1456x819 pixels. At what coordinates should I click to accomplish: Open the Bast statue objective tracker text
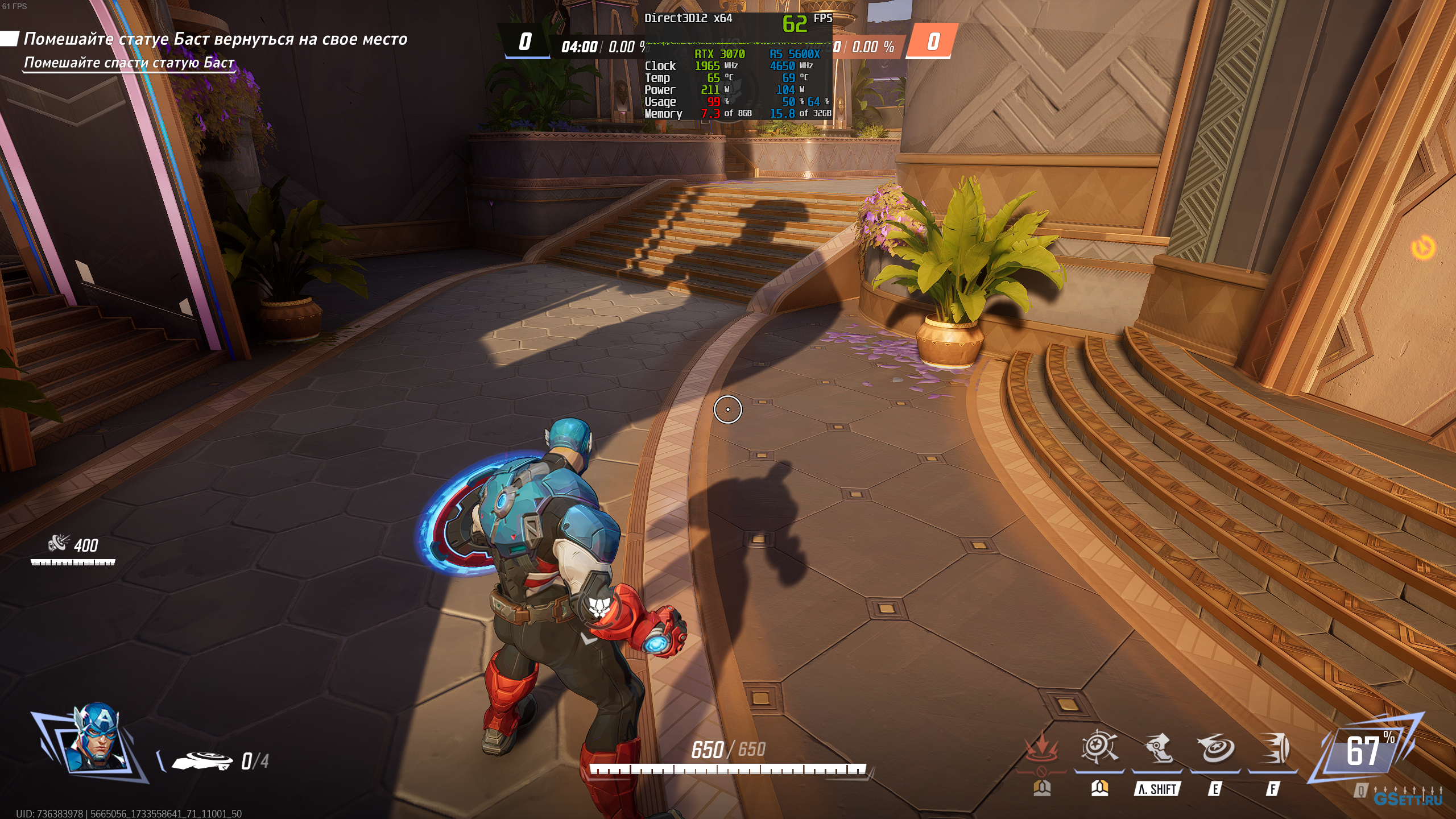215,39
